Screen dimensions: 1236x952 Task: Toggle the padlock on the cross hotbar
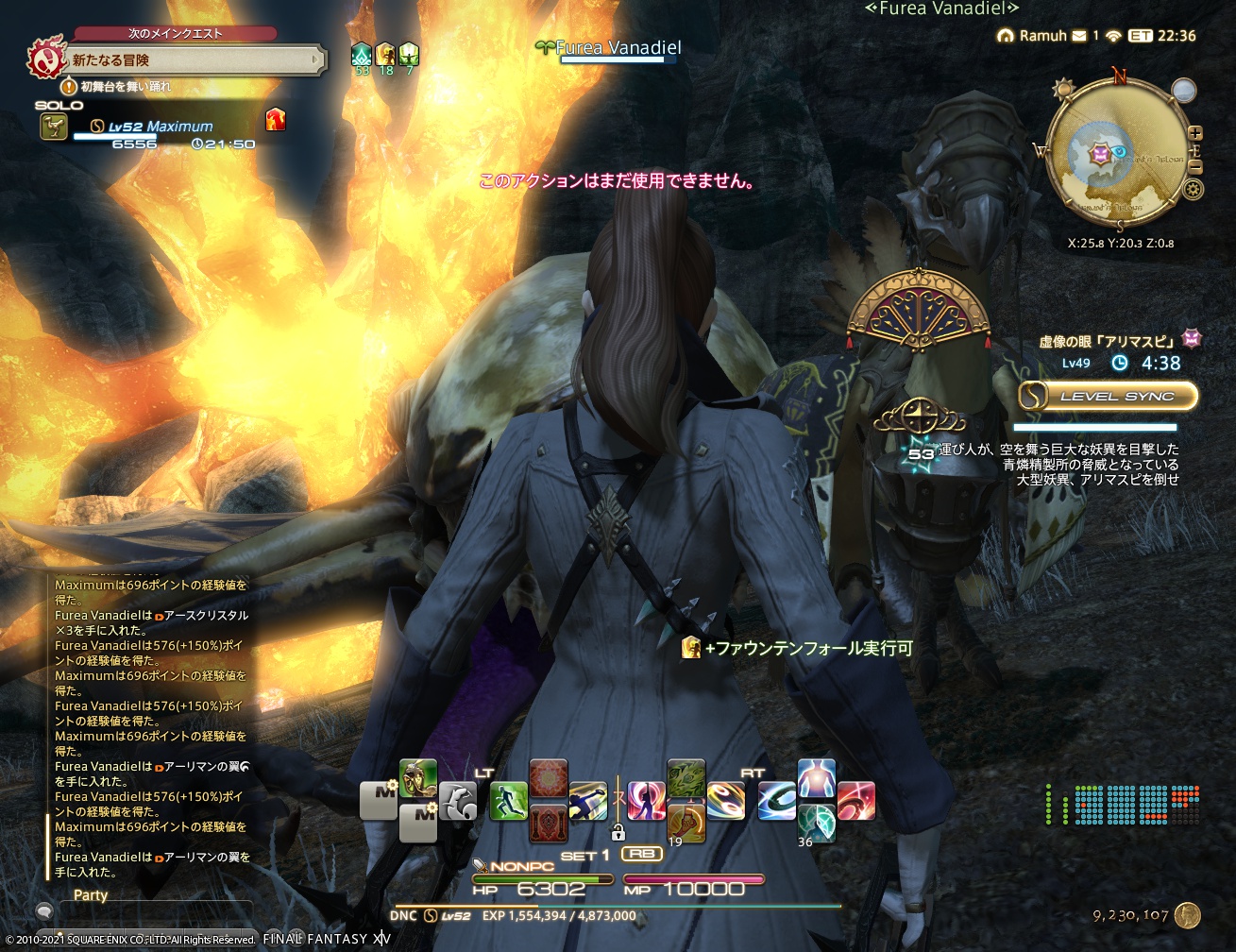pyautogui.click(x=618, y=835)
